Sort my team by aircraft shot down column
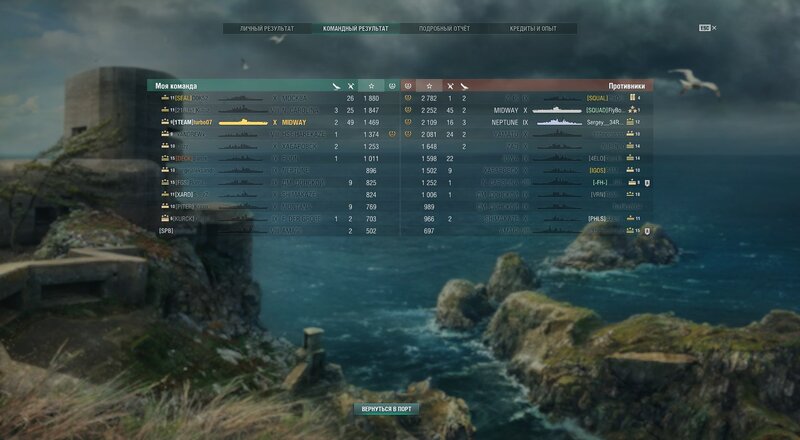The image size is (800, 440). click(x=335, y=86)
